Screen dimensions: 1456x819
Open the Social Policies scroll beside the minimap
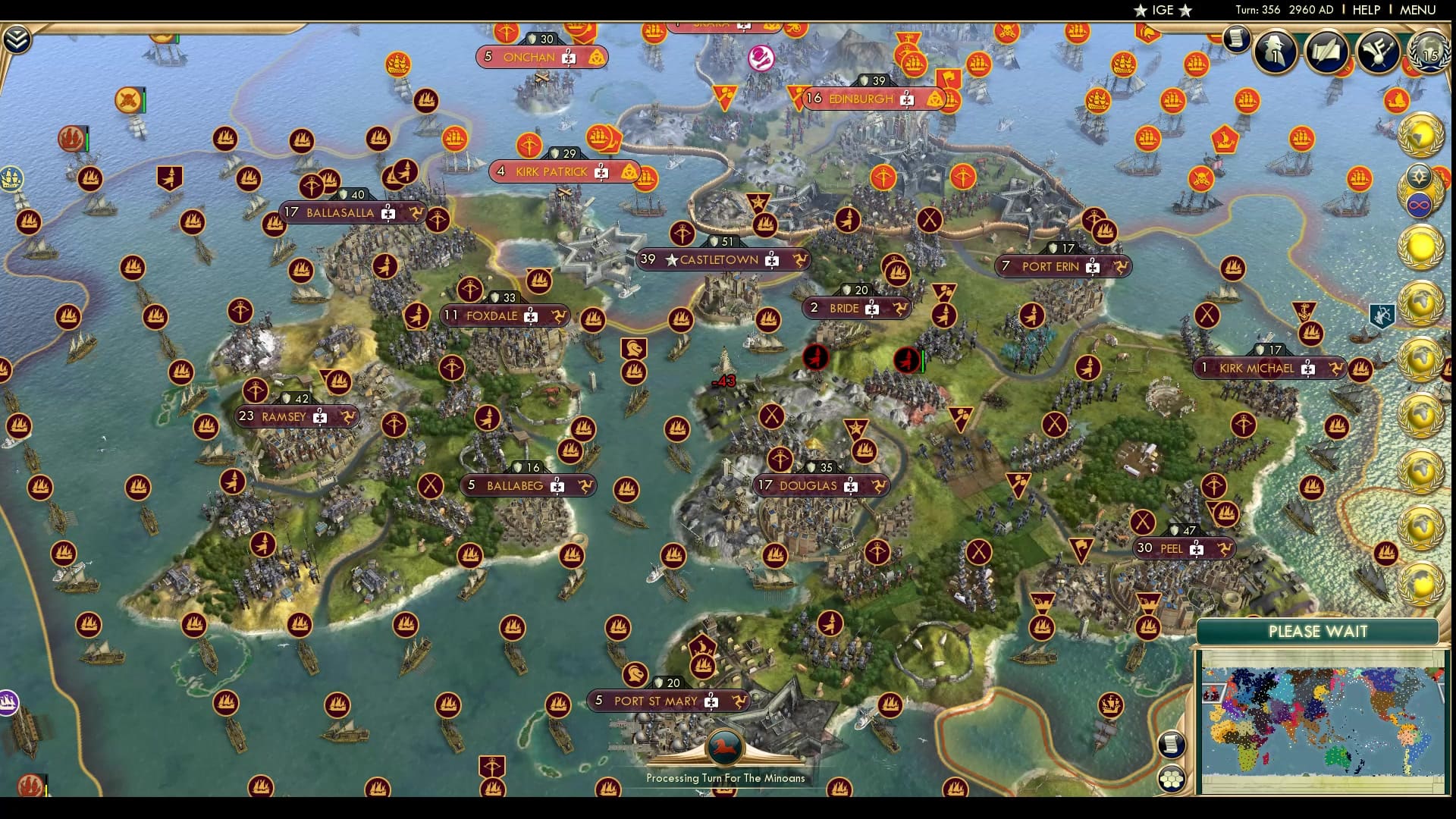(x=1172, y=743)
